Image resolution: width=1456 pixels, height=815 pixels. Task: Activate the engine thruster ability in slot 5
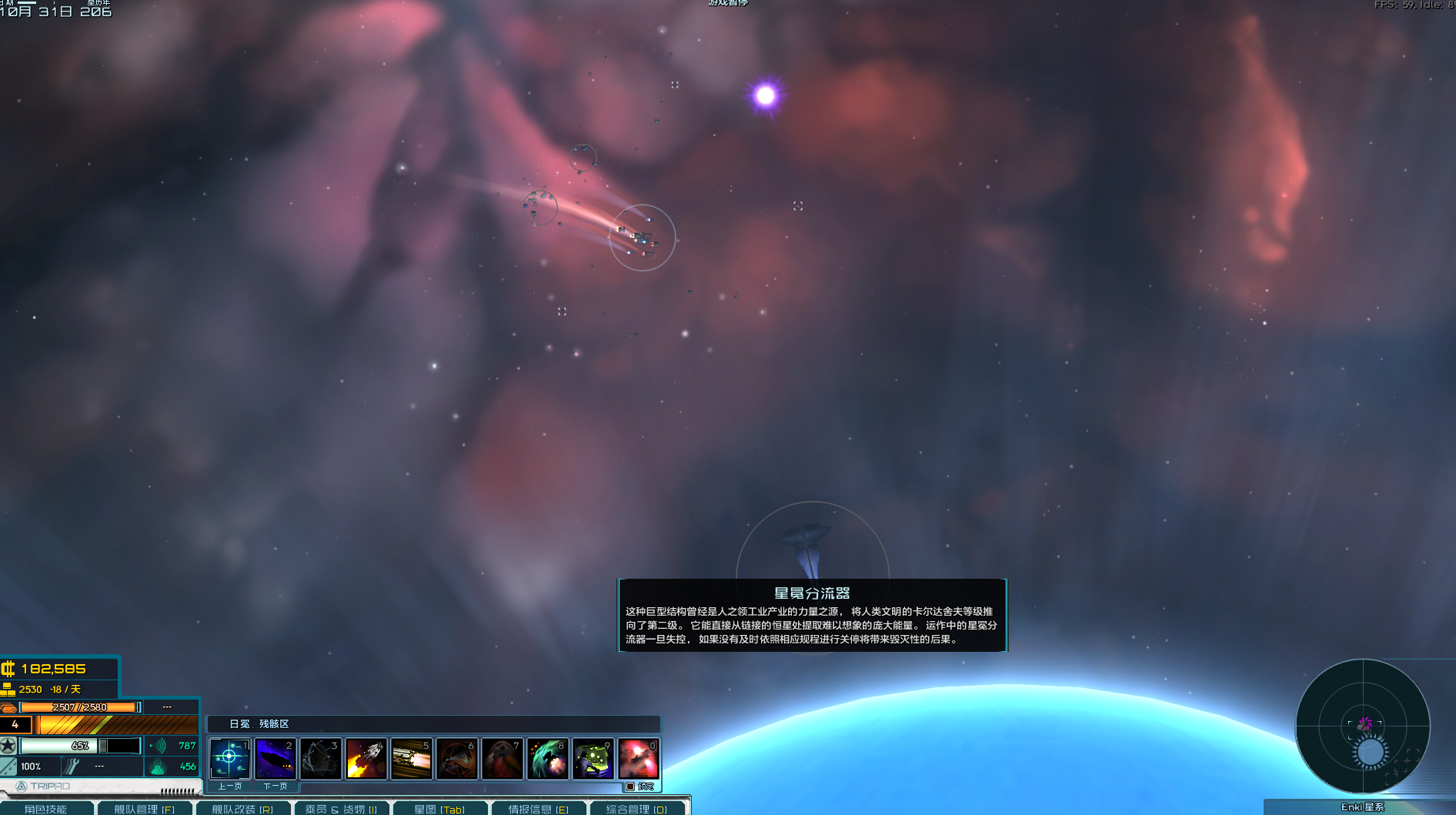(x=411, y=759)
